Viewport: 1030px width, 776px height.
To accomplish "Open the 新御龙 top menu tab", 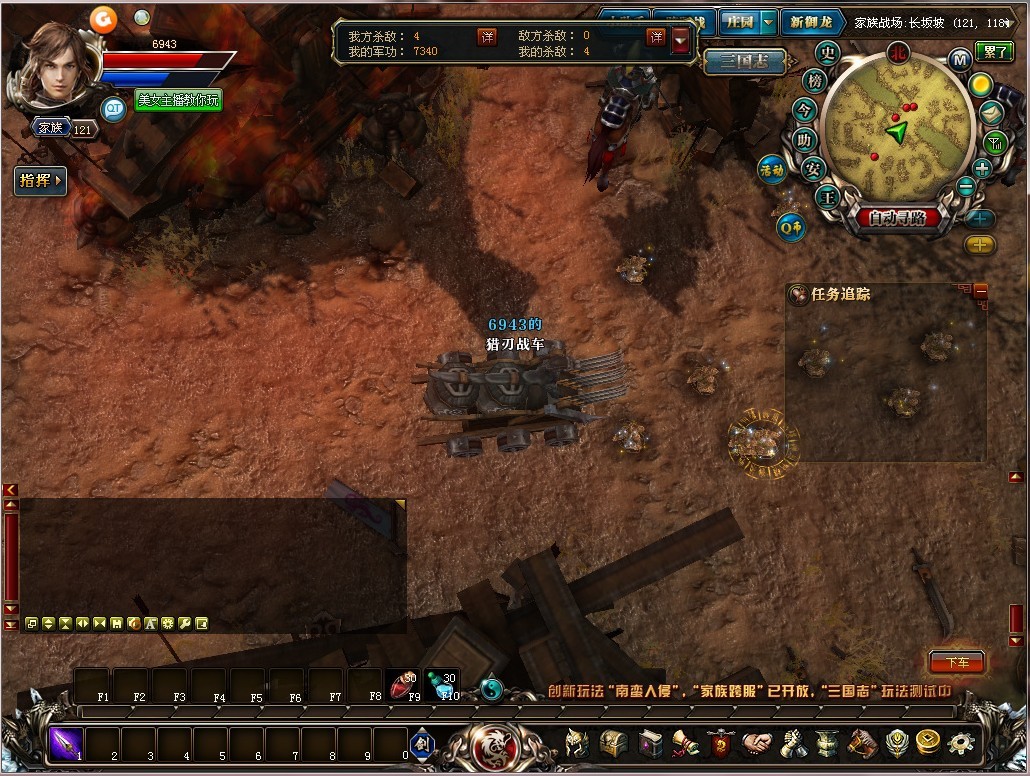I will pos(809,22).
